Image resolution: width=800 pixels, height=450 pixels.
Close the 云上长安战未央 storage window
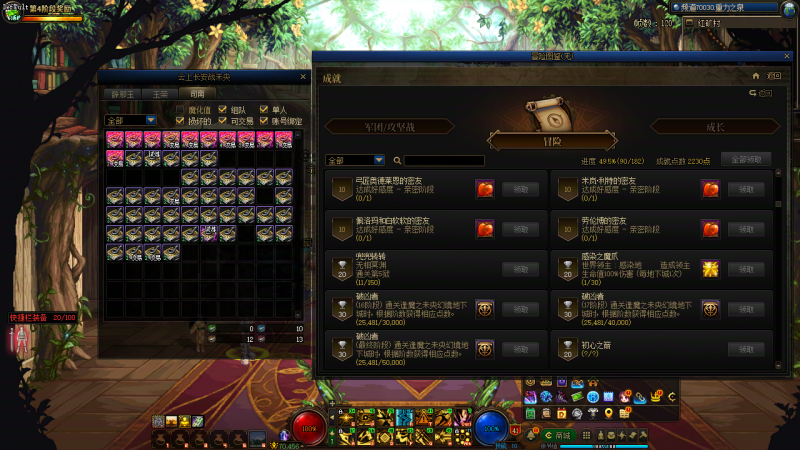(x=303, y=76)
